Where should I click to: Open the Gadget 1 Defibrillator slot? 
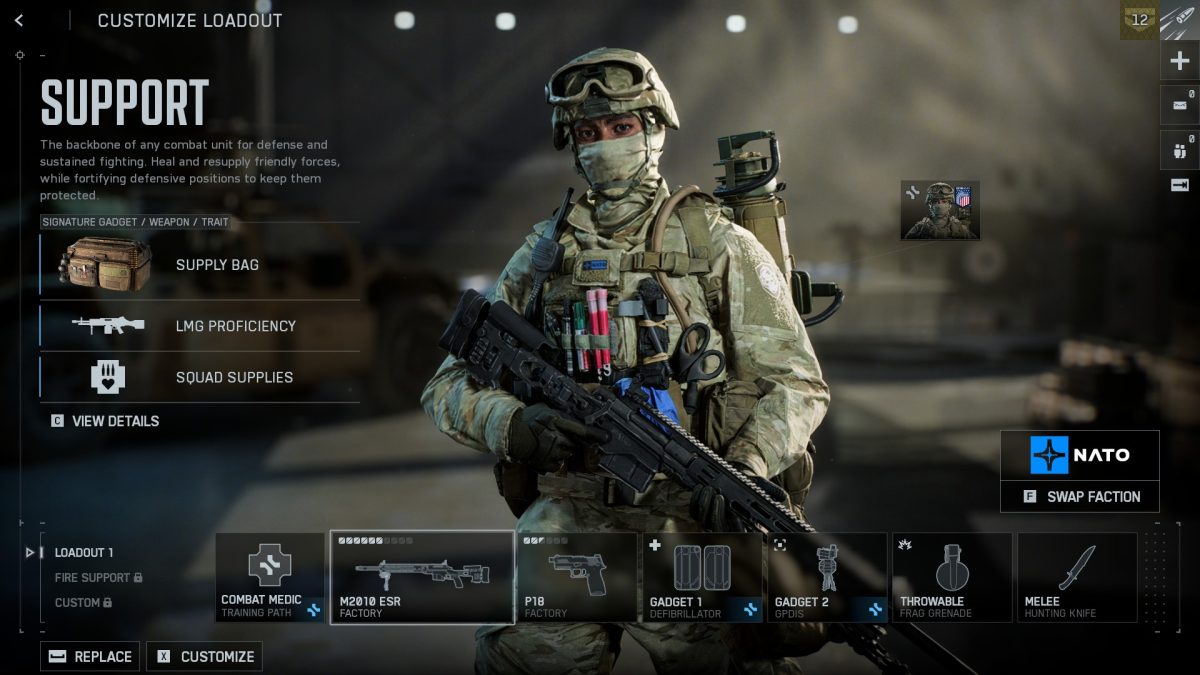point(701,578)
